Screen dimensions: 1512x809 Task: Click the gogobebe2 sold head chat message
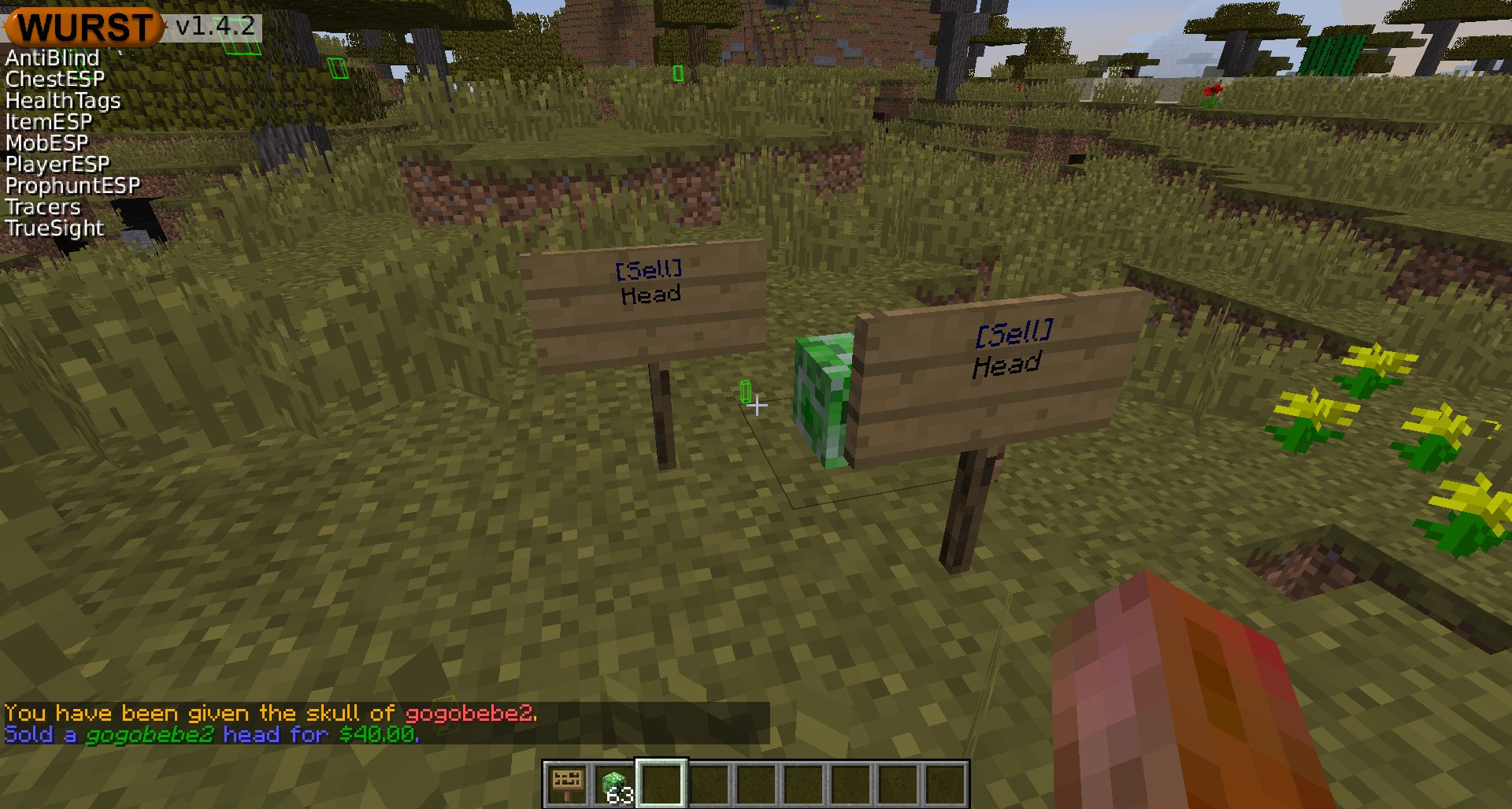(210, 734)
